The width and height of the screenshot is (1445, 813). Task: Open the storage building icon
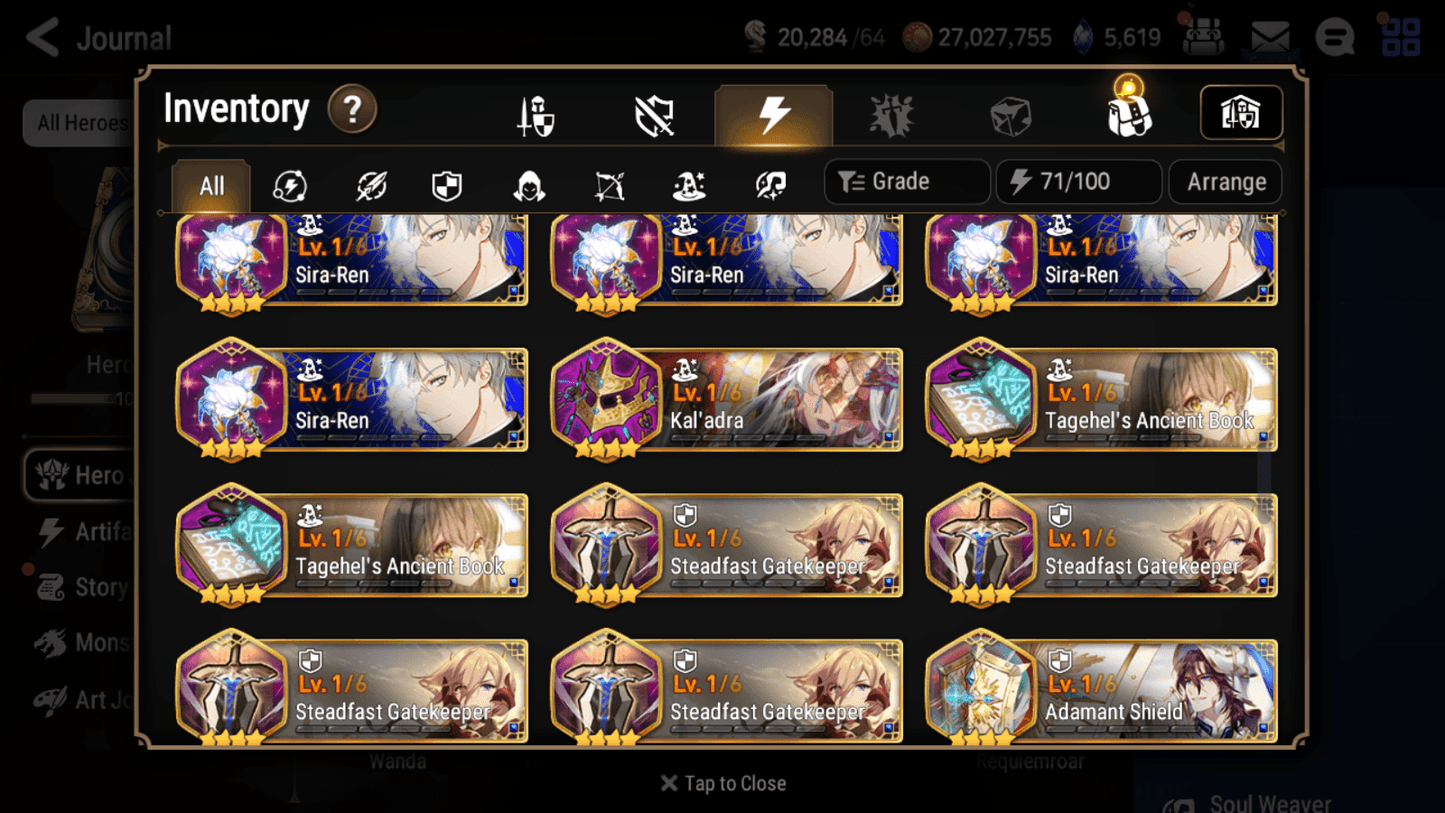tap(1241, 113)
